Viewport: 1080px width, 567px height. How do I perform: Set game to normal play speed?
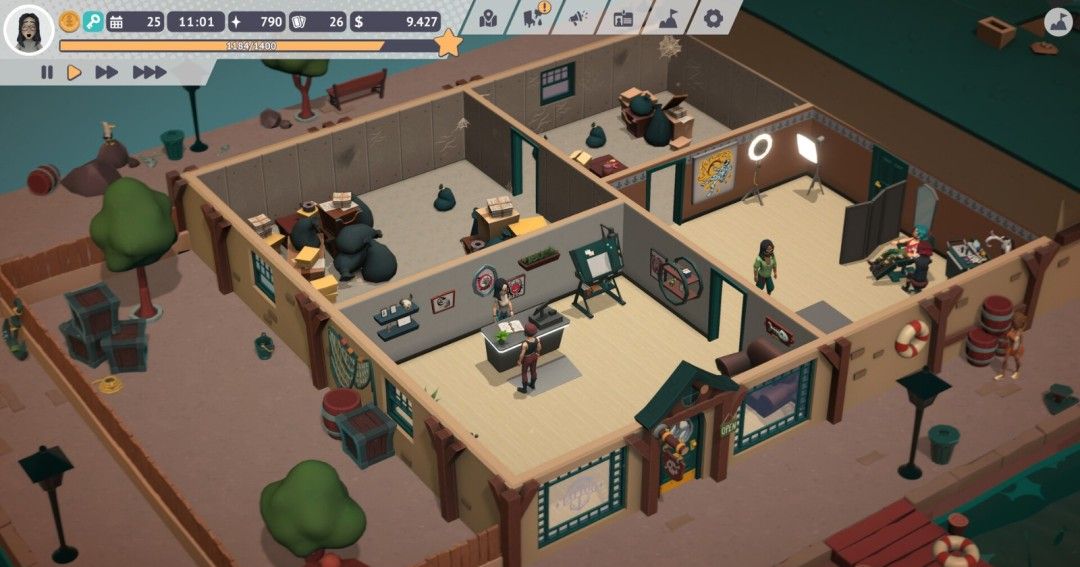pos(73,72)
